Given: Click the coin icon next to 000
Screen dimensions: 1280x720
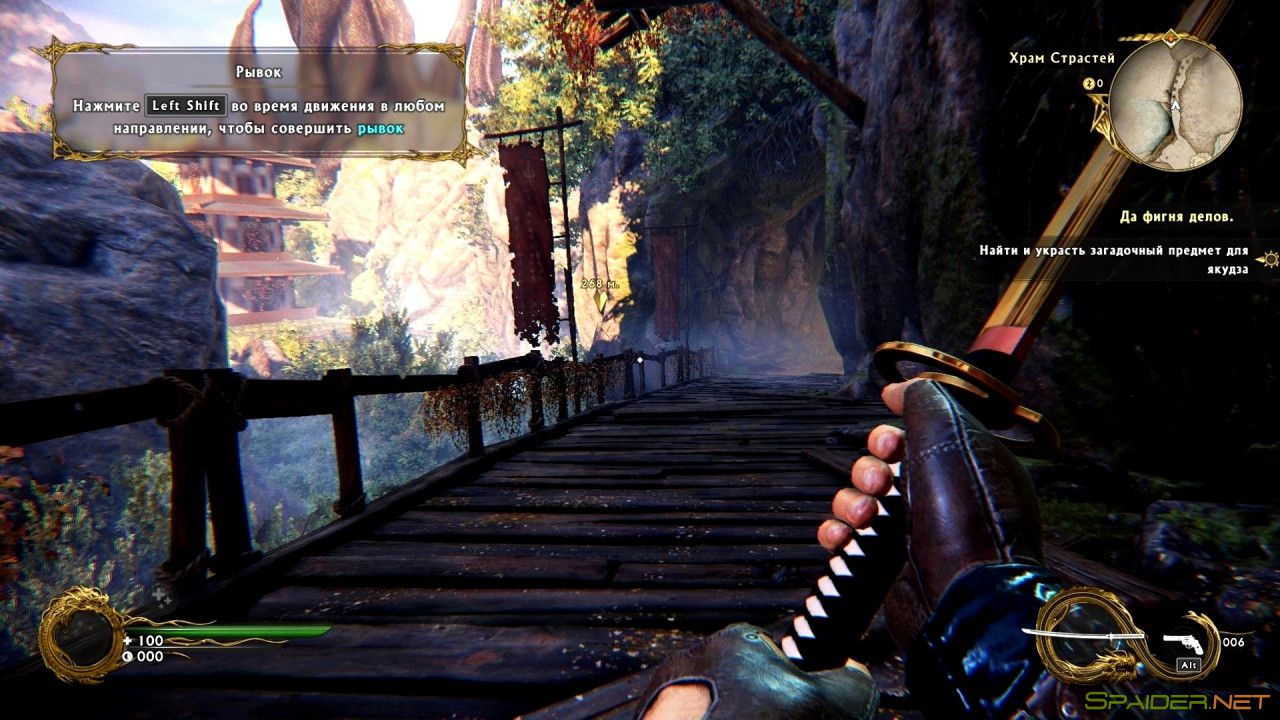Looking at the screenshot, I should 128,656.
